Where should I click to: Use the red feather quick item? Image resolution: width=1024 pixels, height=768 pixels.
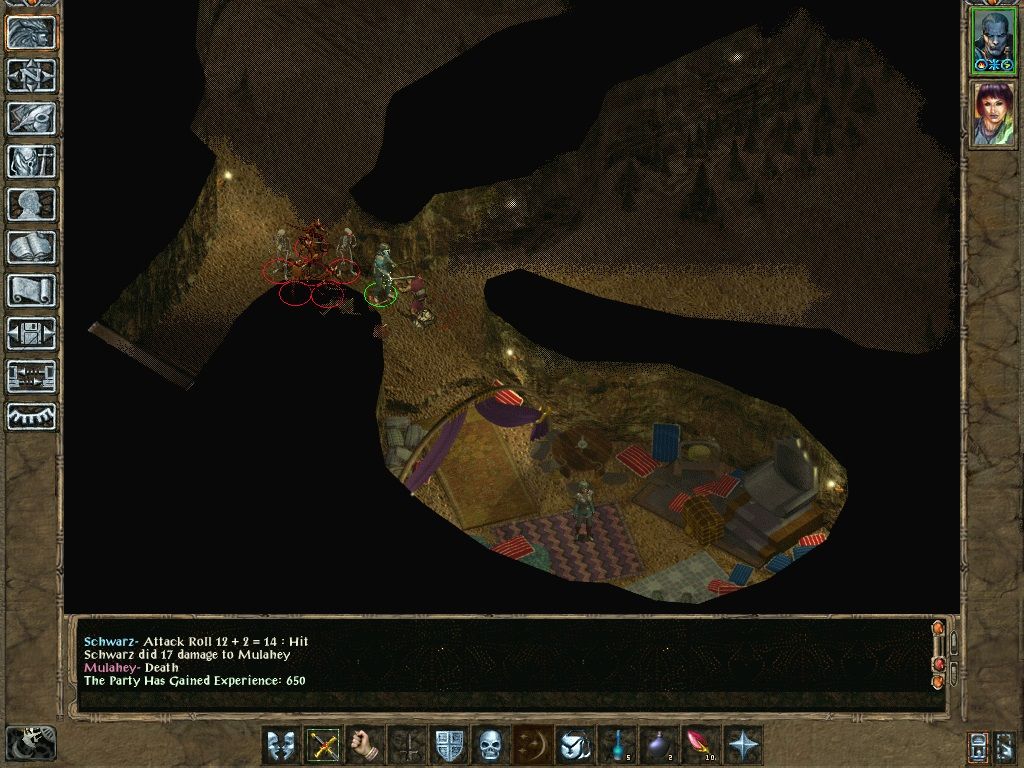coord(700,745)
